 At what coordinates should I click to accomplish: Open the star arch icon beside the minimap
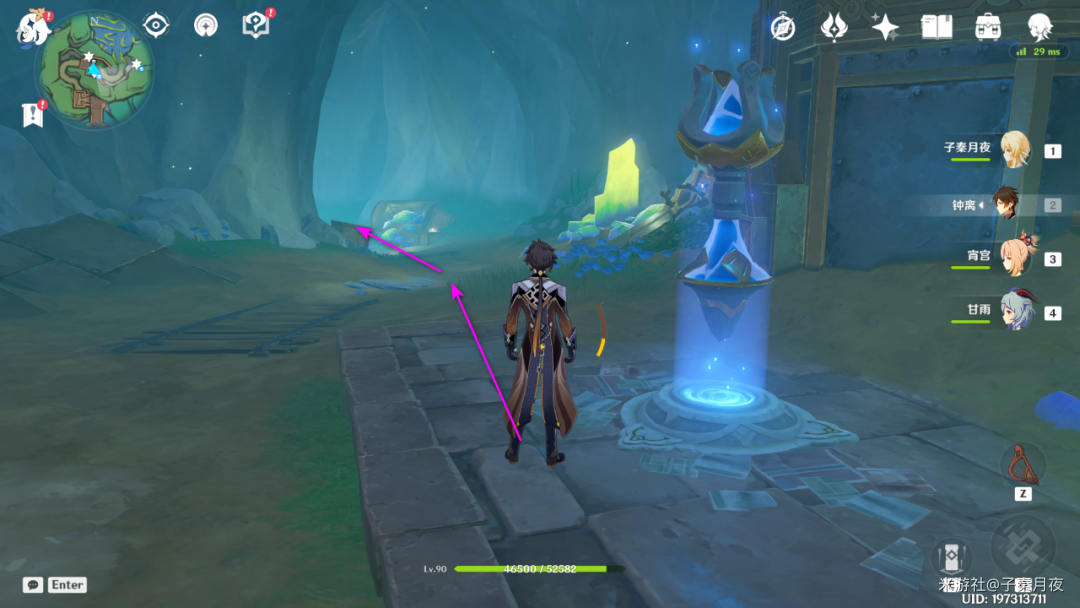click(206, 25)
